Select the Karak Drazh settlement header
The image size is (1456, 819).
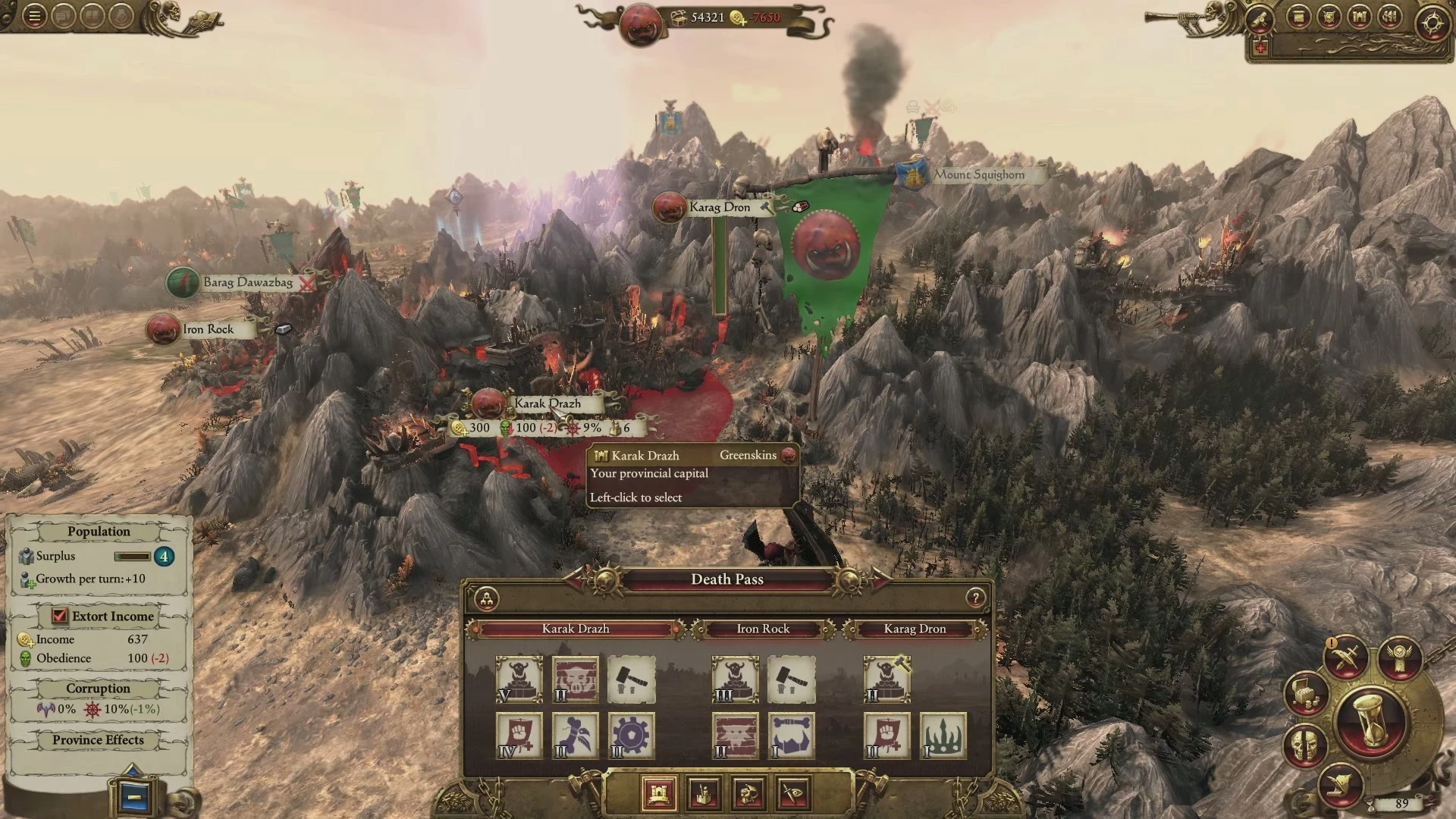[x=575, y=629]
